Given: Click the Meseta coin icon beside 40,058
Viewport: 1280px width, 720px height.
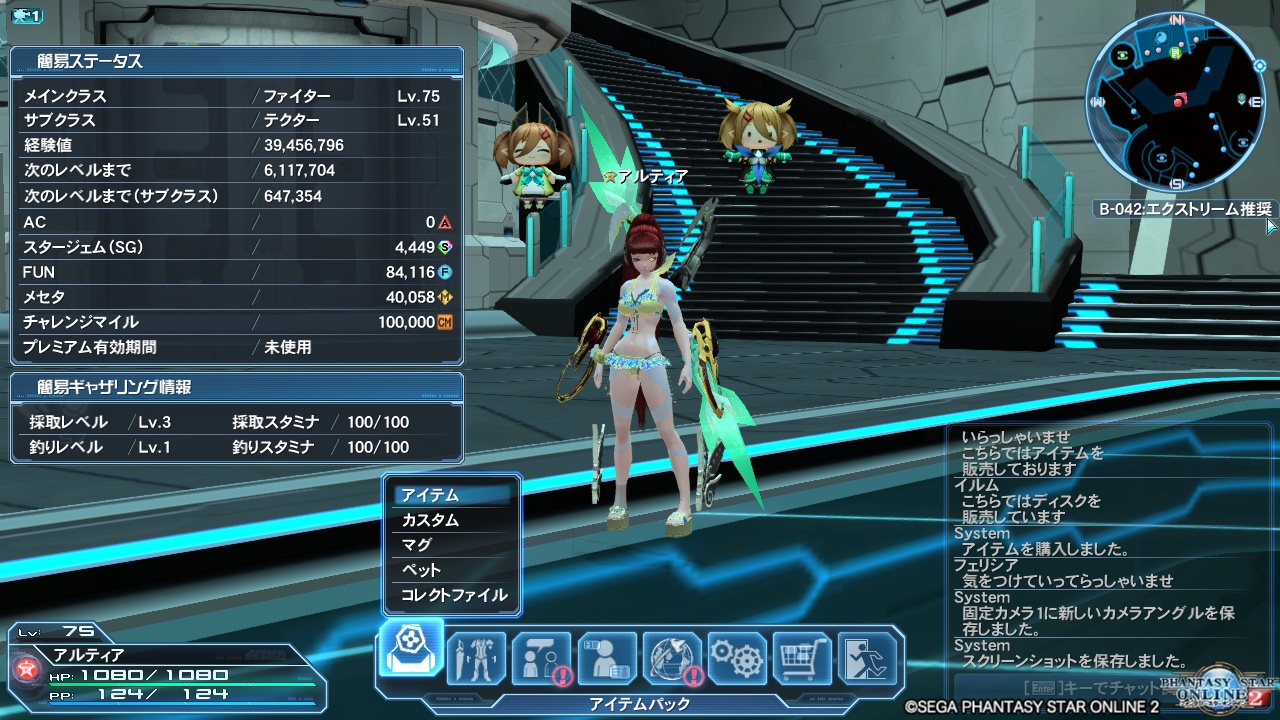Looking at the screenshot, I should [x=444, y=296].
